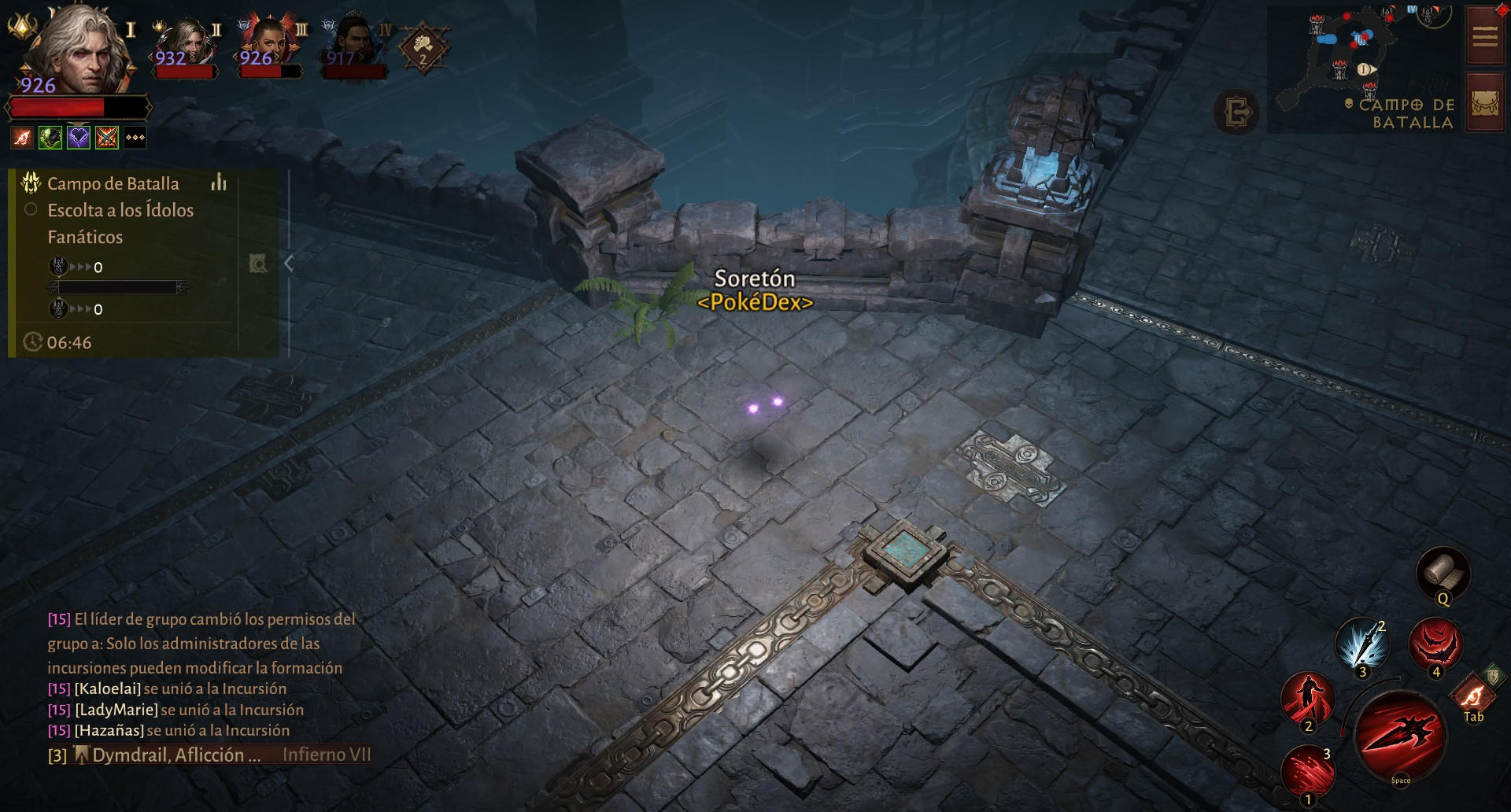Image resolution: width=1511 pixels, height=812 pixels.
Task: Click the player name Soretón of PokéDex
Action: click(755, 278)
